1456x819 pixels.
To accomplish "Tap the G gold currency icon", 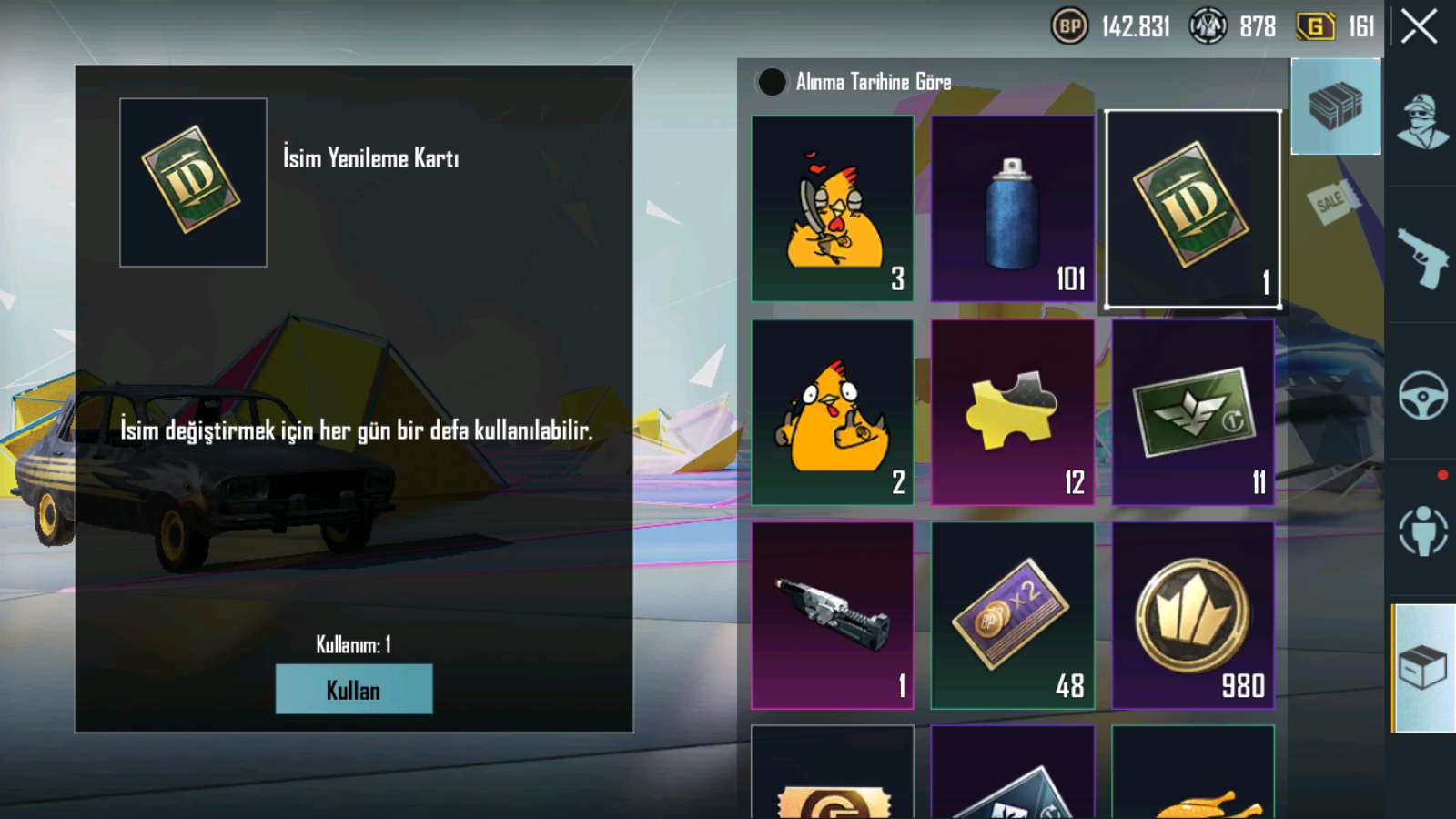I will click(1315, 26).
